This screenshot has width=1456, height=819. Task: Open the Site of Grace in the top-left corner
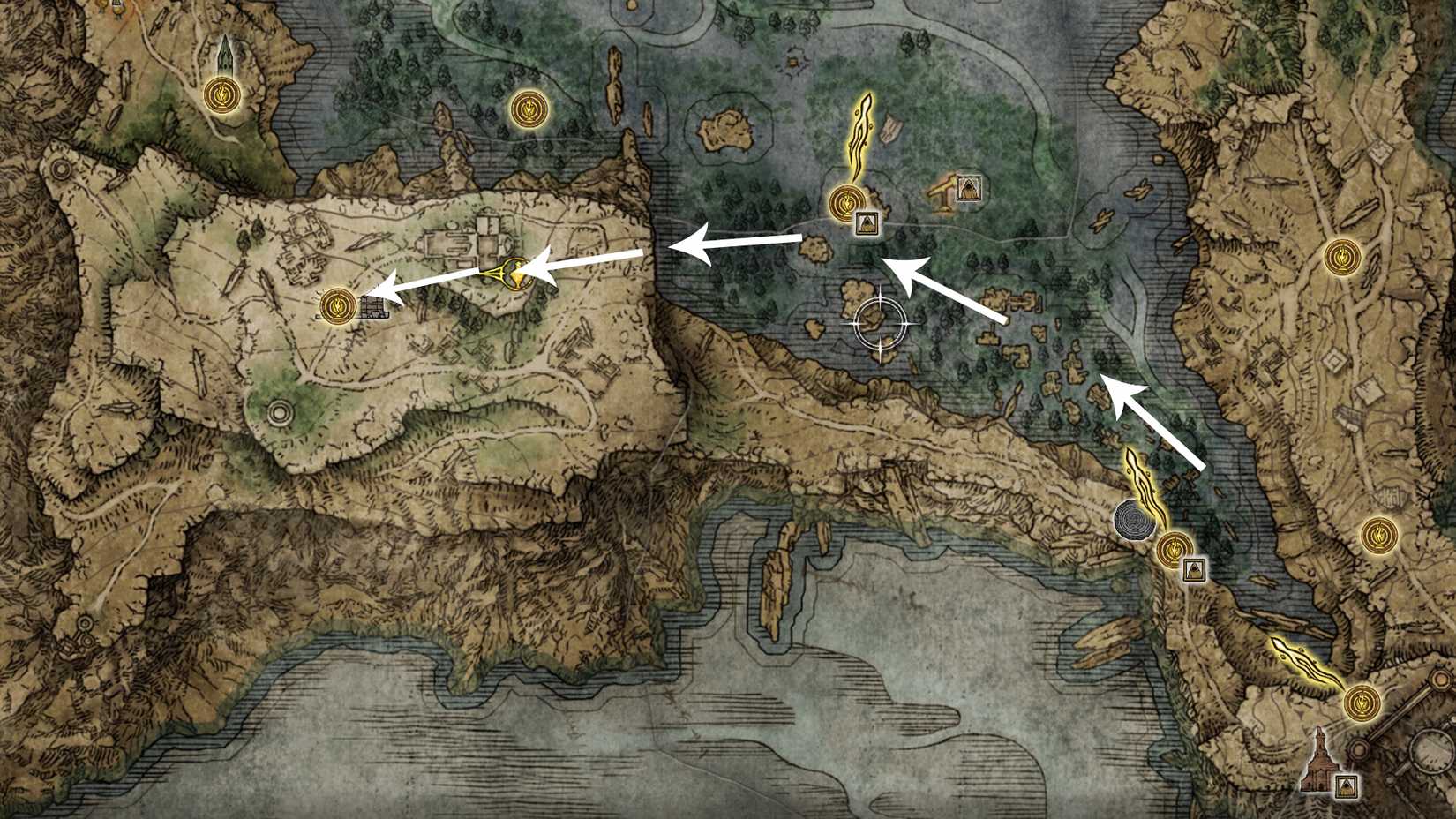[x=221, y=94]
